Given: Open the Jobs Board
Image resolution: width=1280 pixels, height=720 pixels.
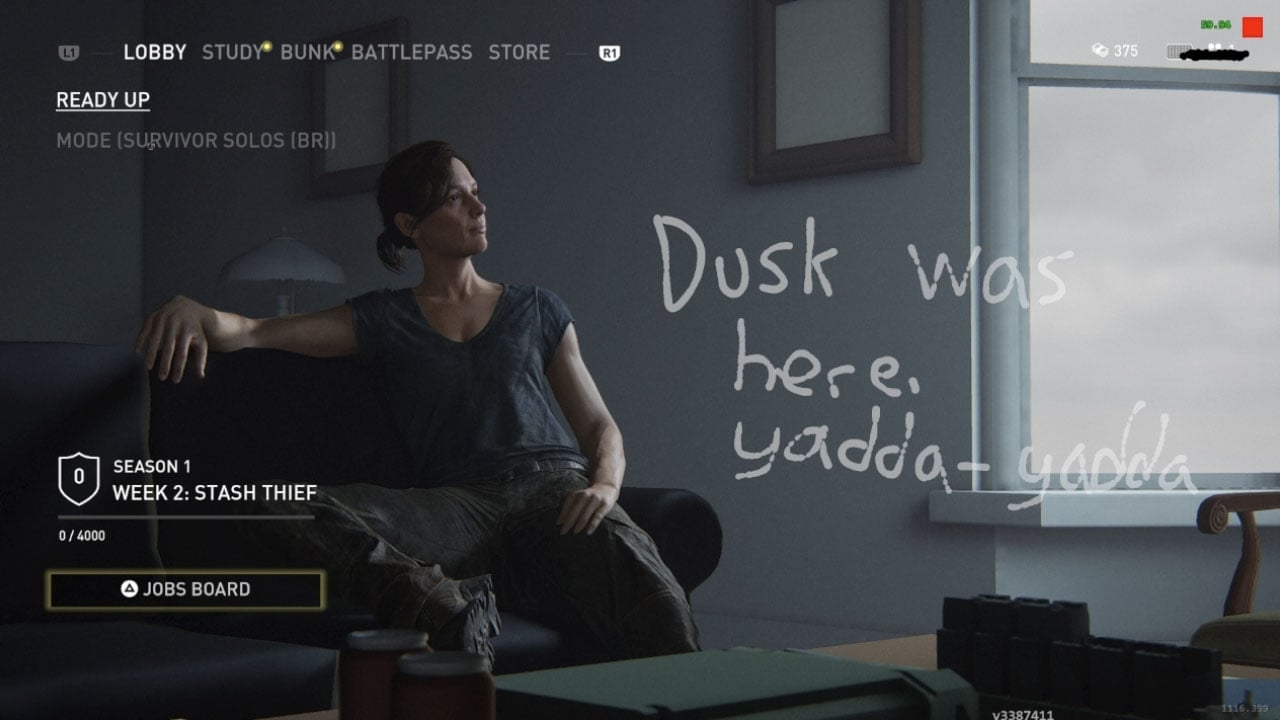Looking at the screenshot, I should click(x=185, y=589).
